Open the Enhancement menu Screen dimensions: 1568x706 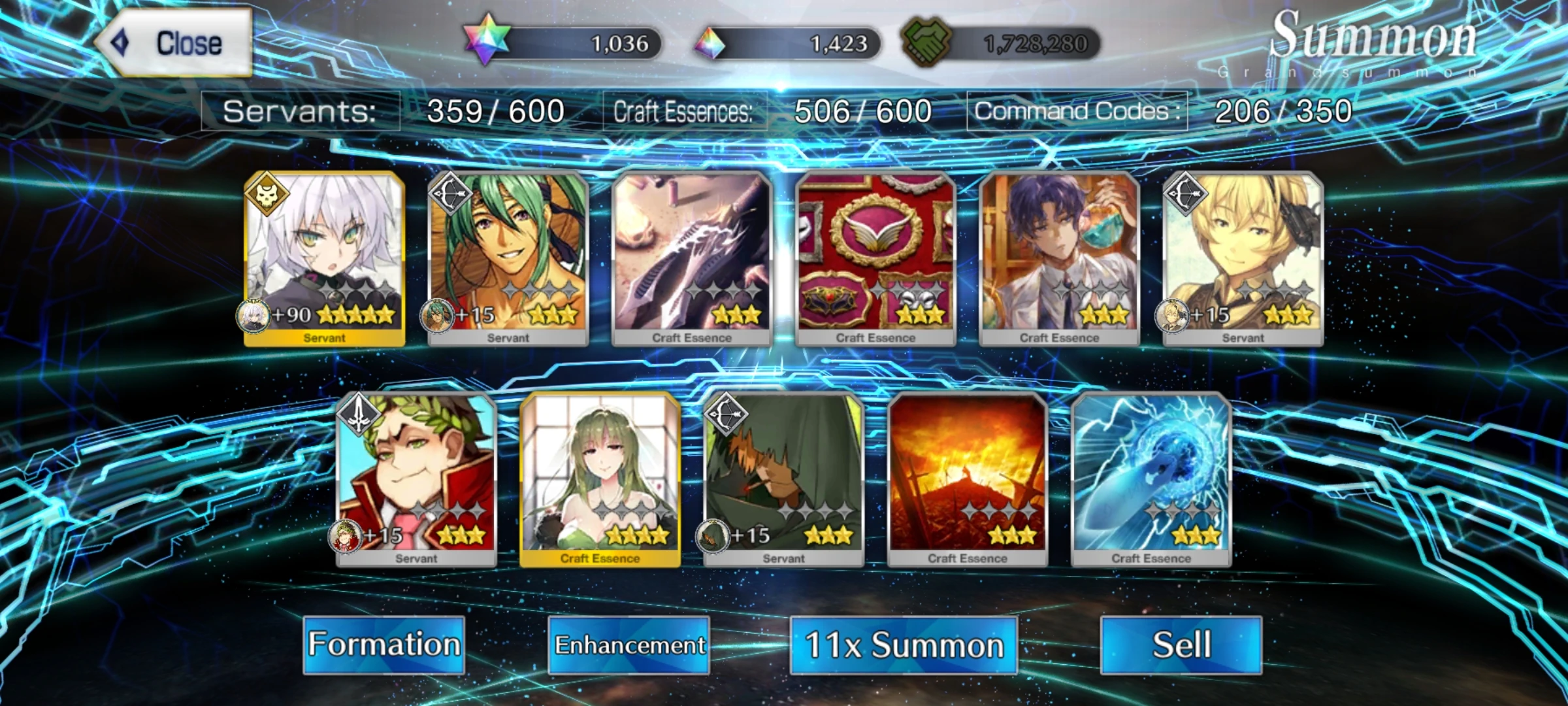point(629,645)
